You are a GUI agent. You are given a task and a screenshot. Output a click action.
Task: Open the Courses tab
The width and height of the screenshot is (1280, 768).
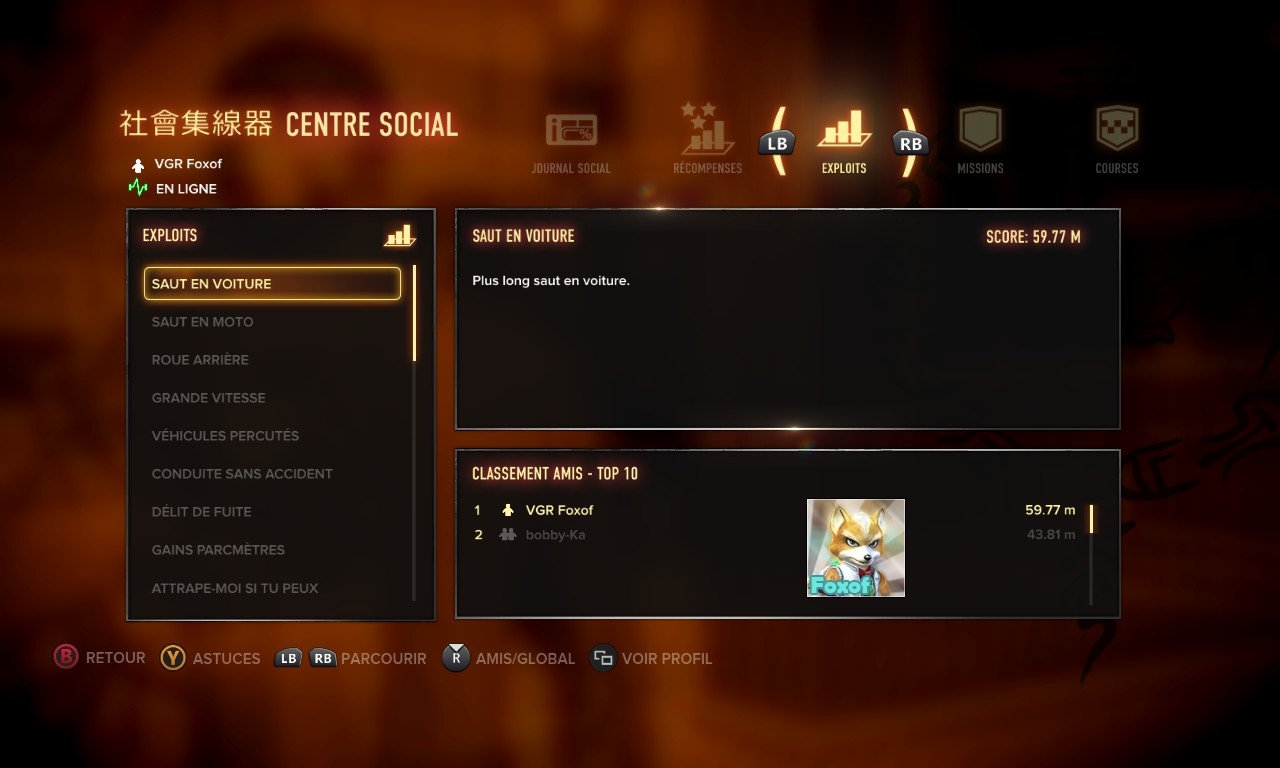[x=1117, y=141]
